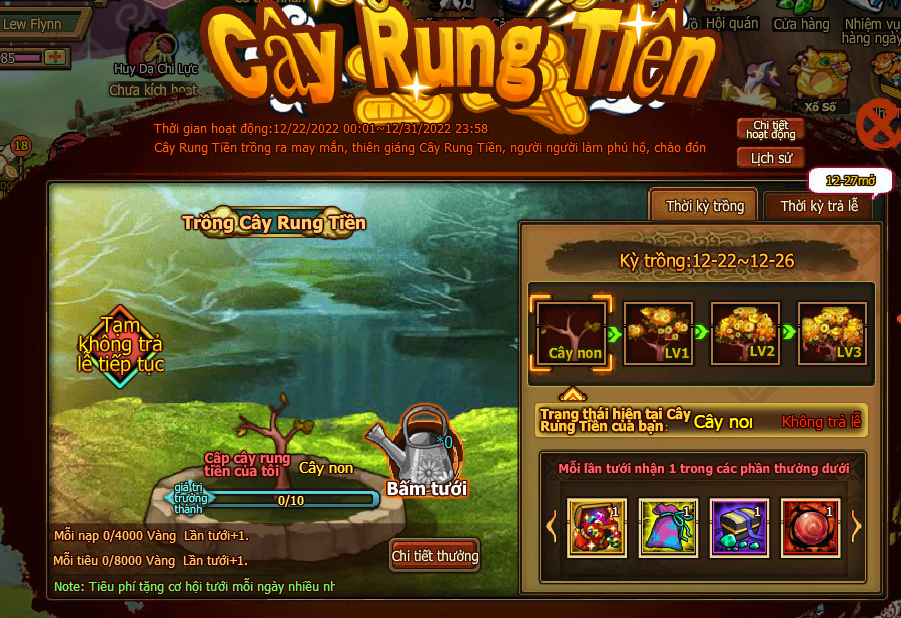901x618 pixels.
Task: Open Chi tiết thưởng reward details
Action: pos(435,556)
